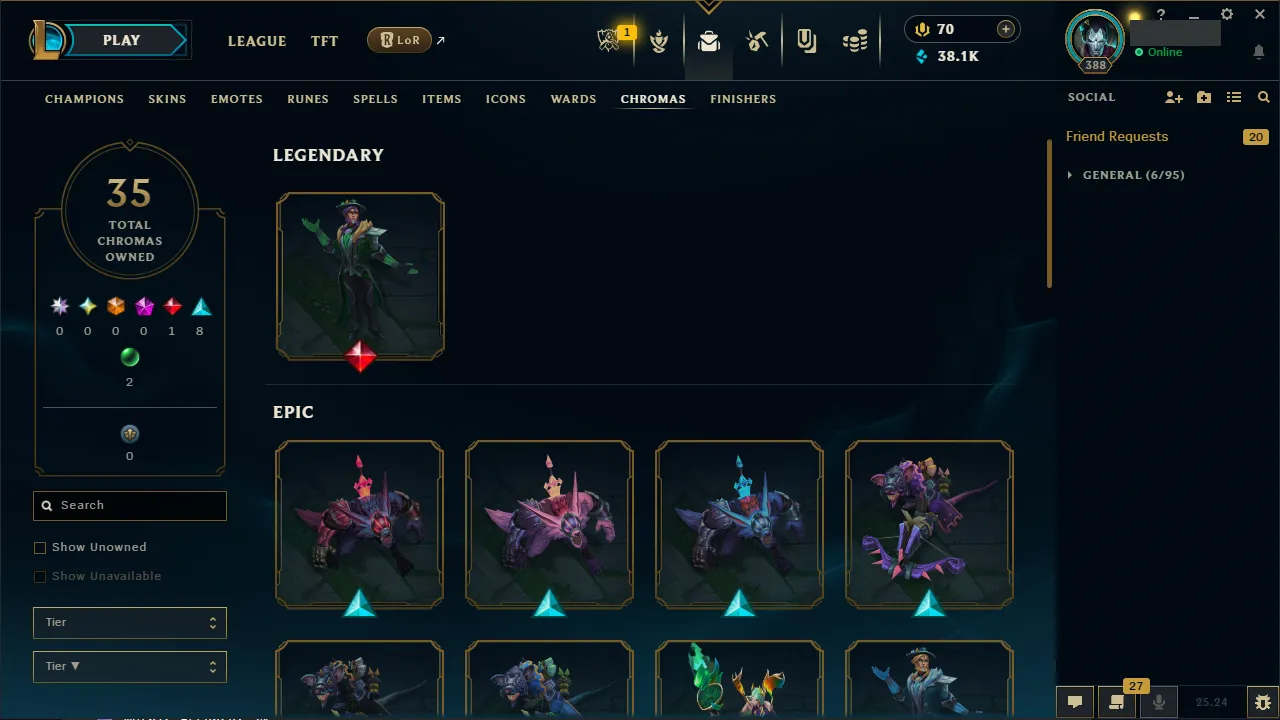Image resolution: width=1280 pixels, height=720 pixels.
Task: Click the PLAY button
Action: pyautogui.click(x=121, y=40)
